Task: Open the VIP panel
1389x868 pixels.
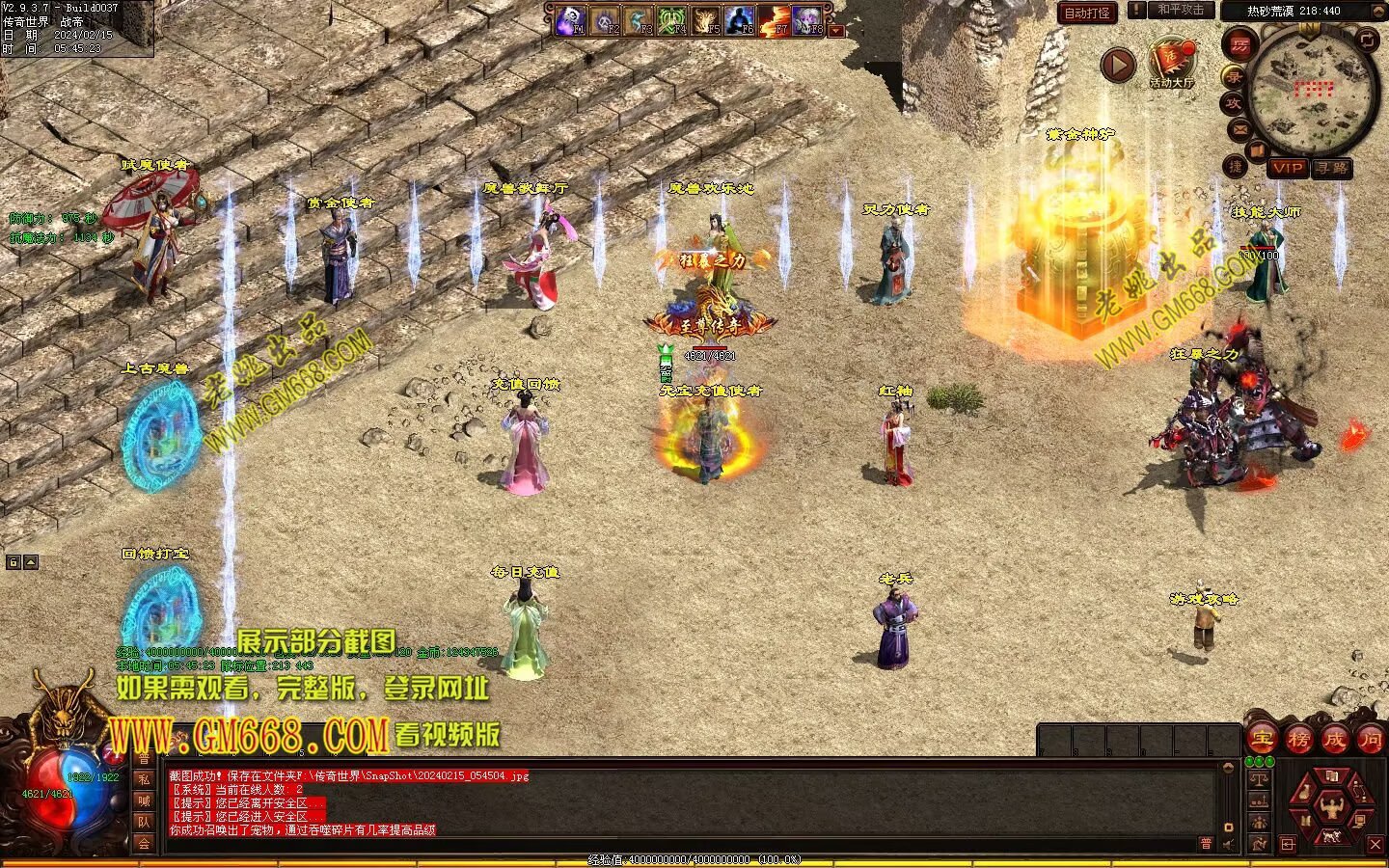Action: [1287, 168]
